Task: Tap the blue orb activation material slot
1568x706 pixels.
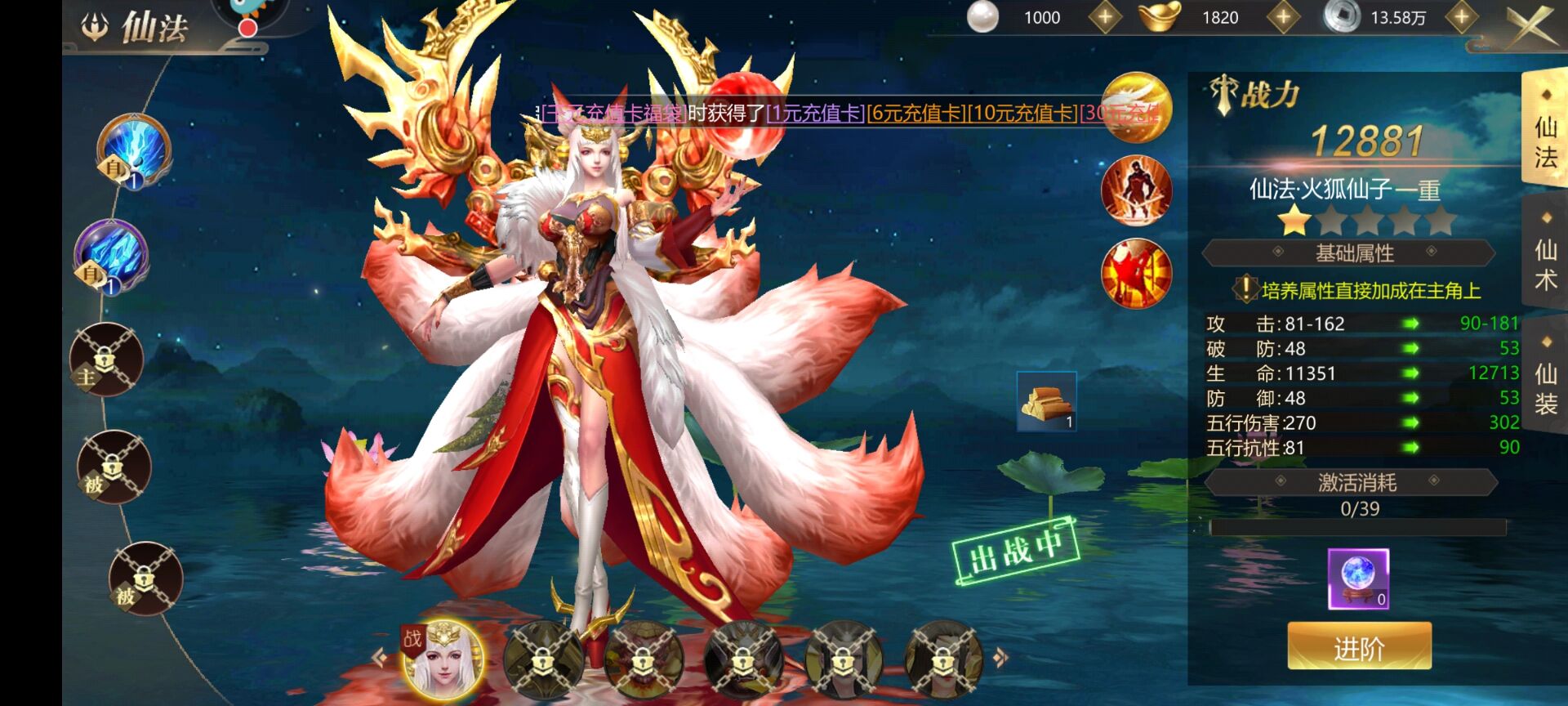Action: [x=1358, y=579]
